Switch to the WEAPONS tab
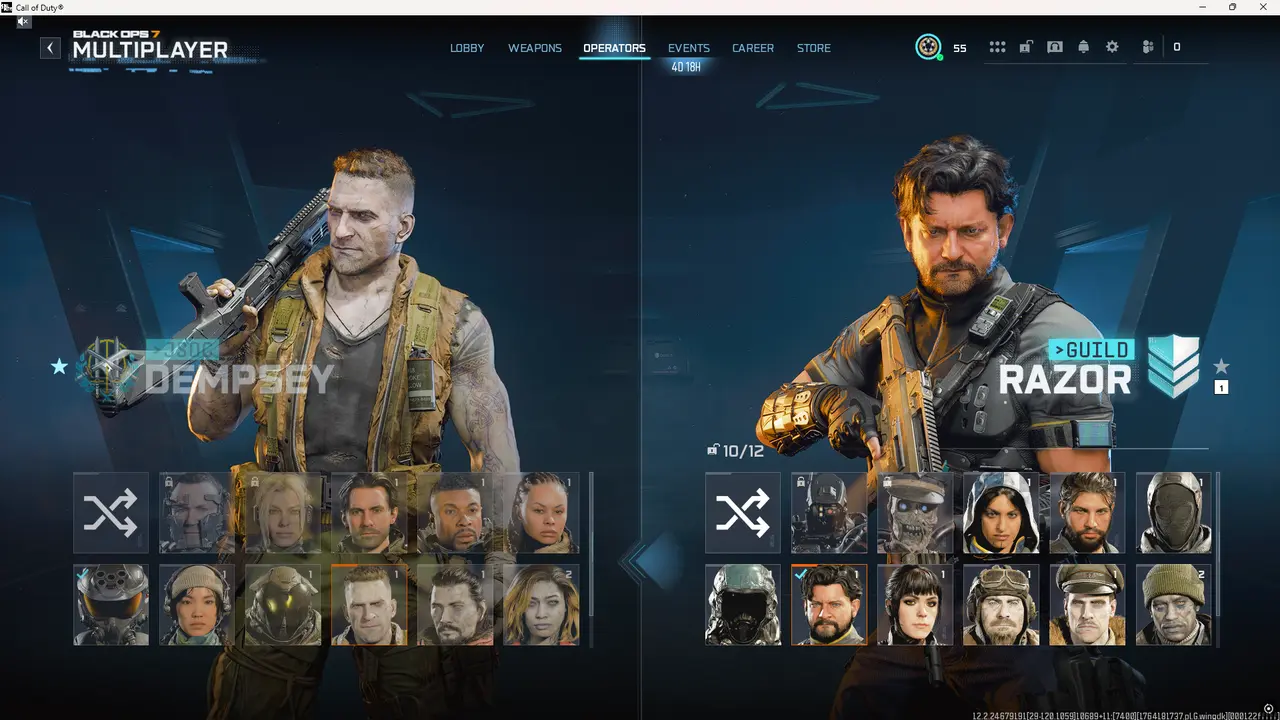 coord(535,48)
